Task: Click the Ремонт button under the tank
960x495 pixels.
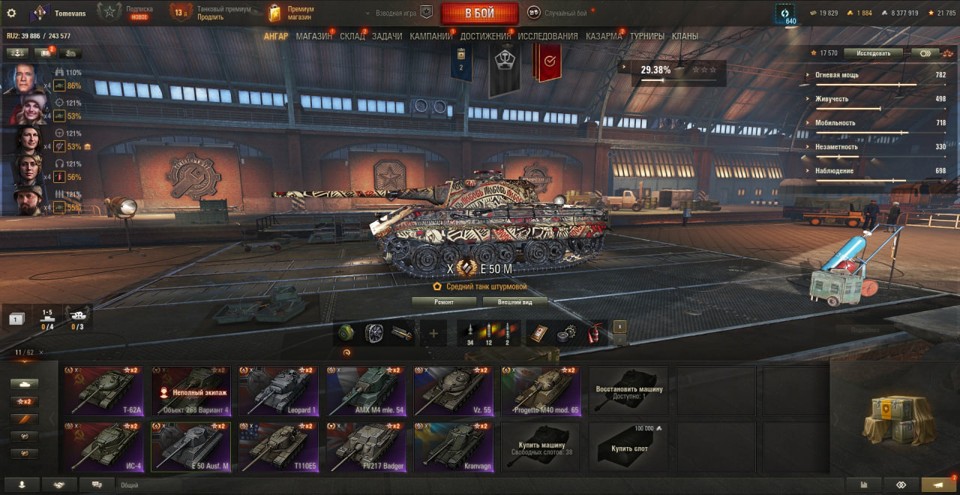Action: 443,300
